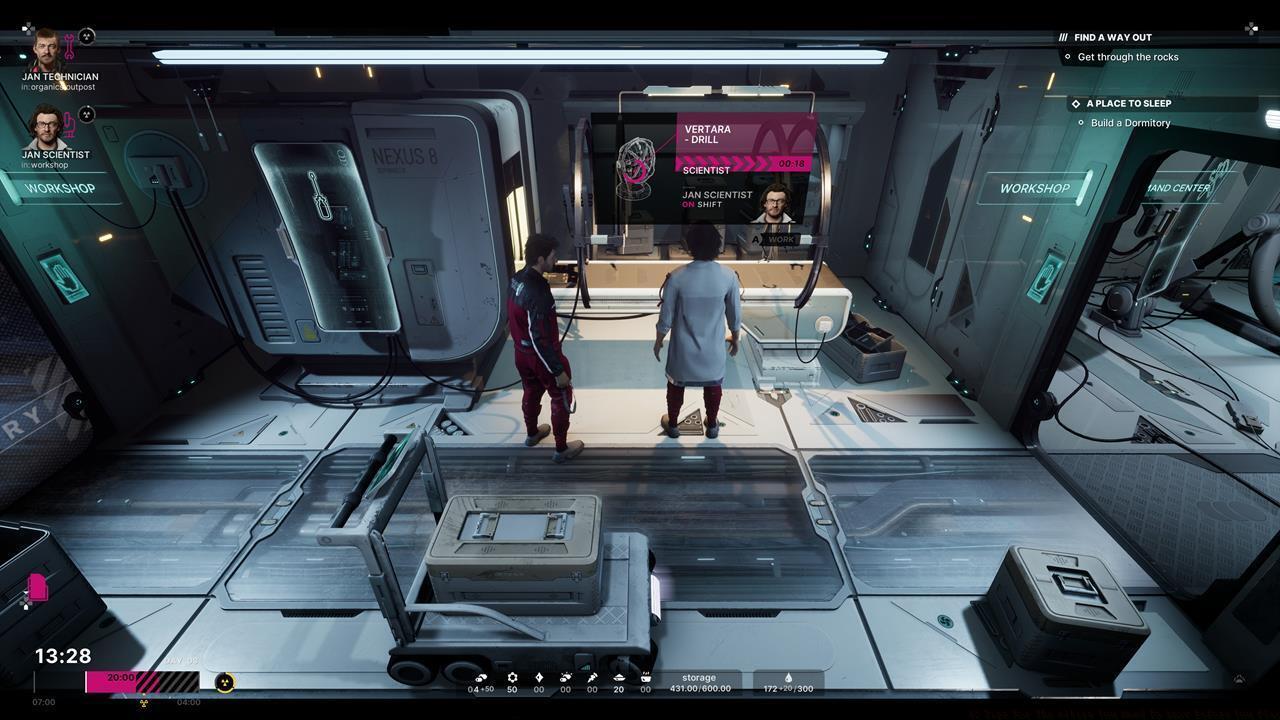The height and width of the screenshot is (720, 1280).
Task: Open the storage capacity panel
Action: 699,683
